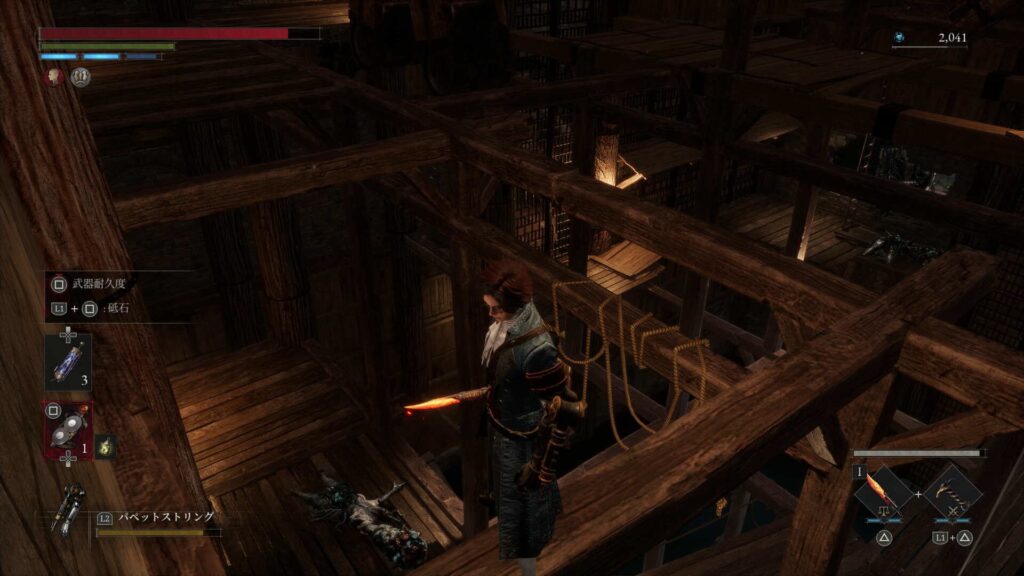The image size is (1024, 576).
Task: Click the silver crown status icon
Action: [80, 76]
